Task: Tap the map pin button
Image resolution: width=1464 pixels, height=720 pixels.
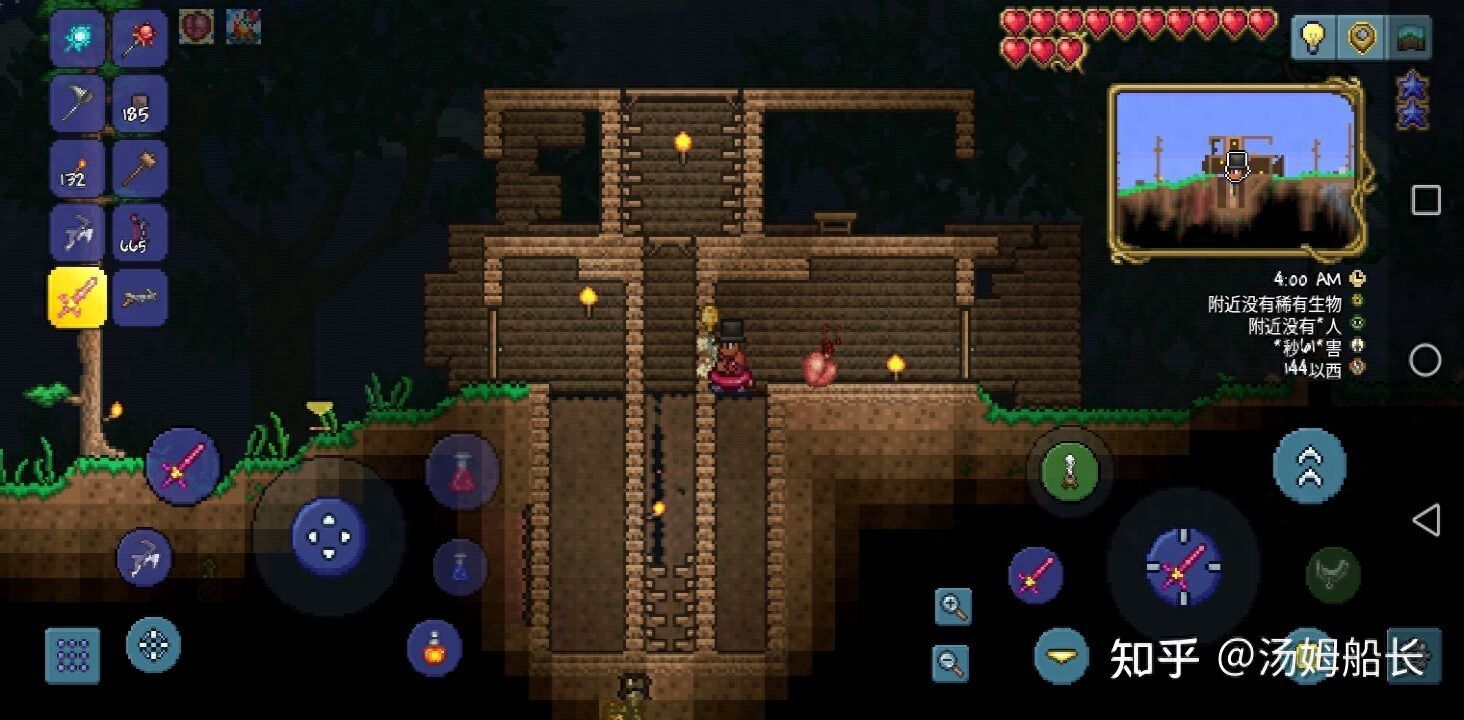Action: 1361,38
